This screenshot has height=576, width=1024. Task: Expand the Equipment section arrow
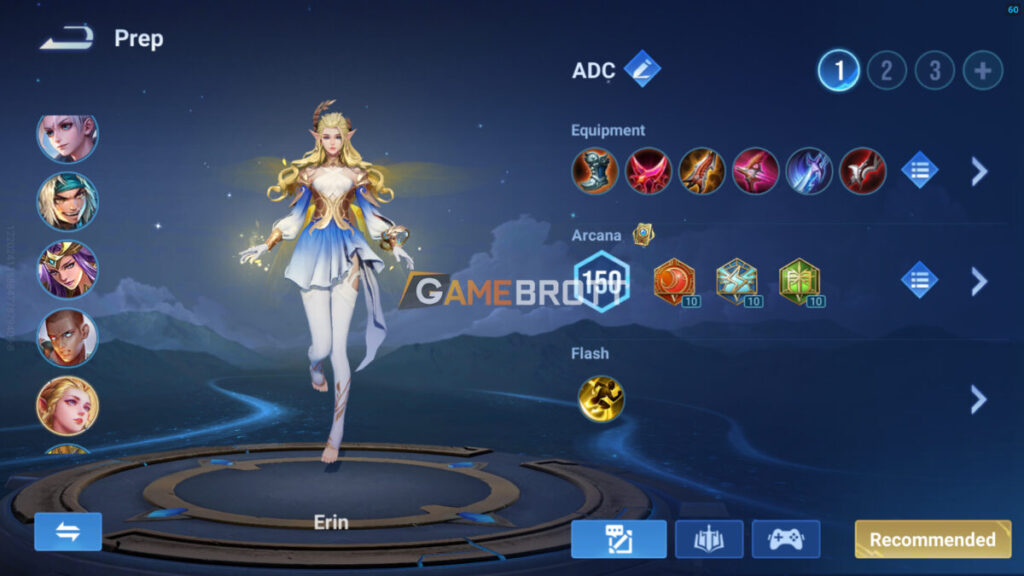979,171
